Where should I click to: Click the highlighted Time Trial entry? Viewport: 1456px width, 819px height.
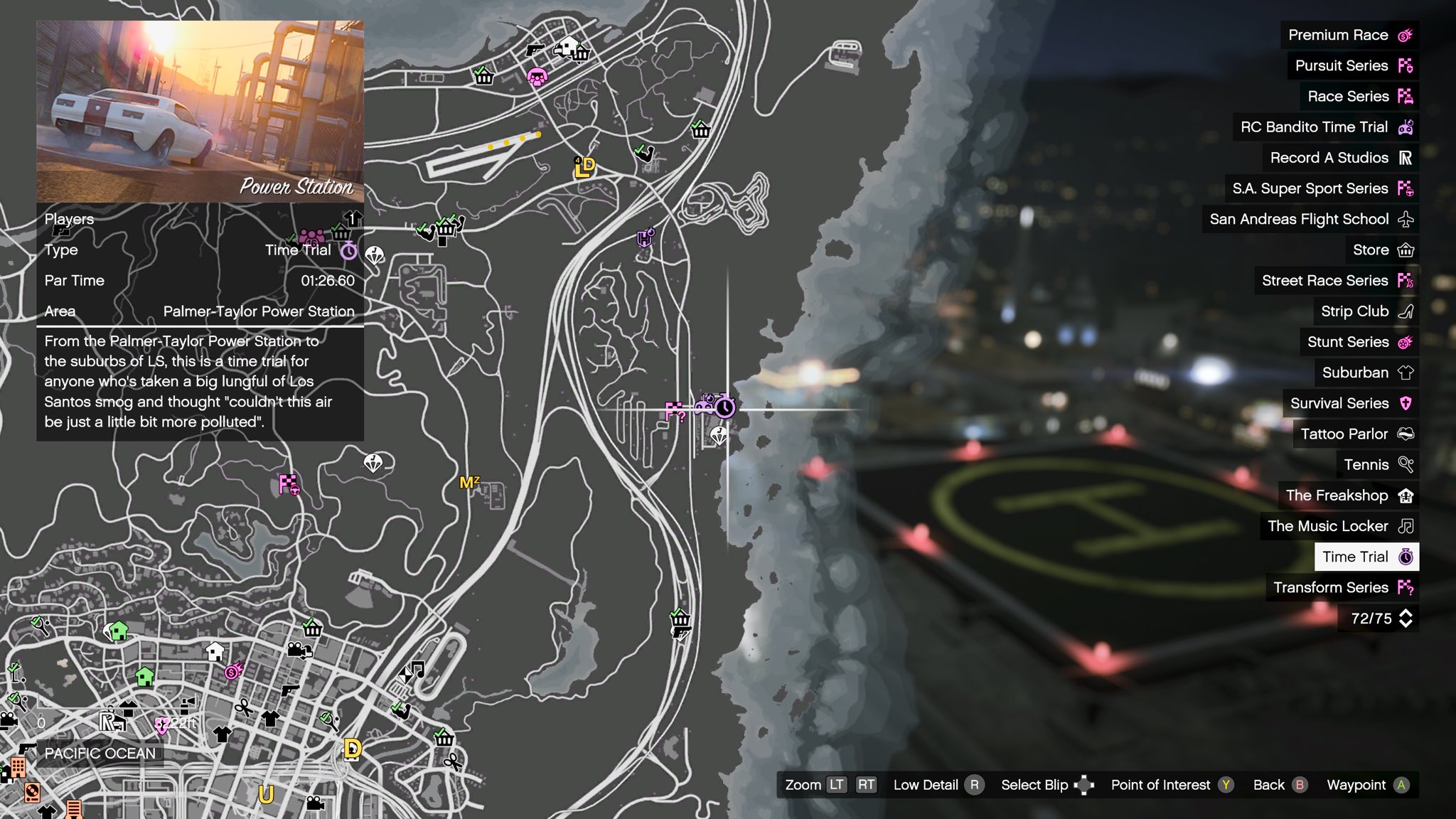click(1366, 557)
